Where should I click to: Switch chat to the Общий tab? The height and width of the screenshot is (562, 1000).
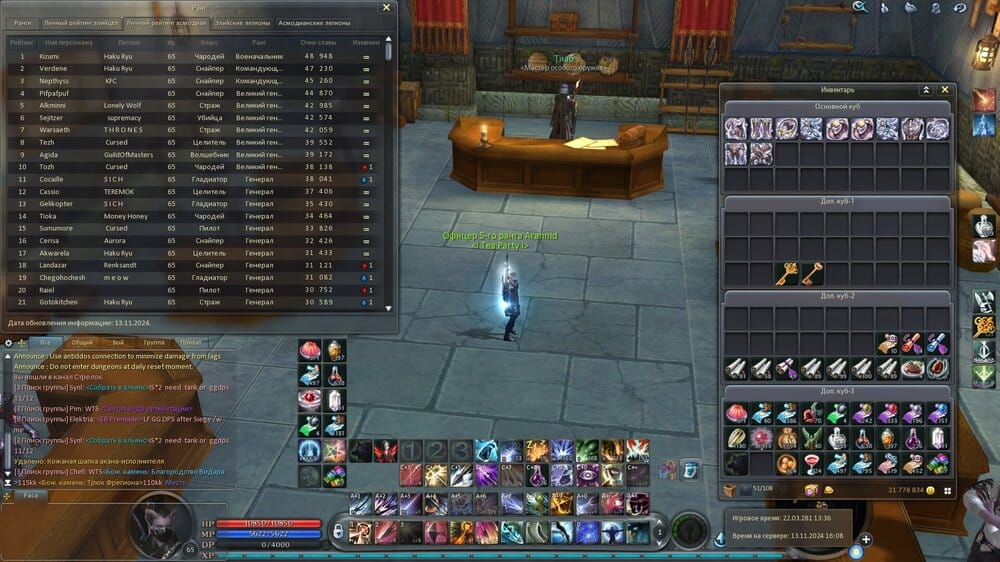tap(82, 343)
